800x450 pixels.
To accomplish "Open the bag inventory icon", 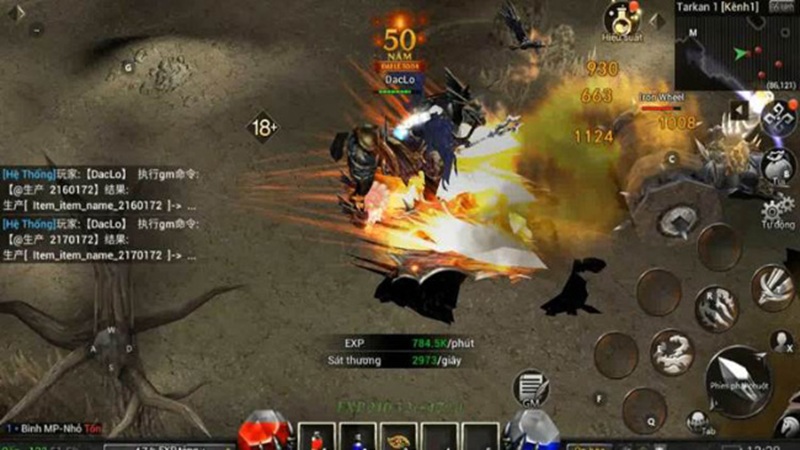I will (778, 165).
